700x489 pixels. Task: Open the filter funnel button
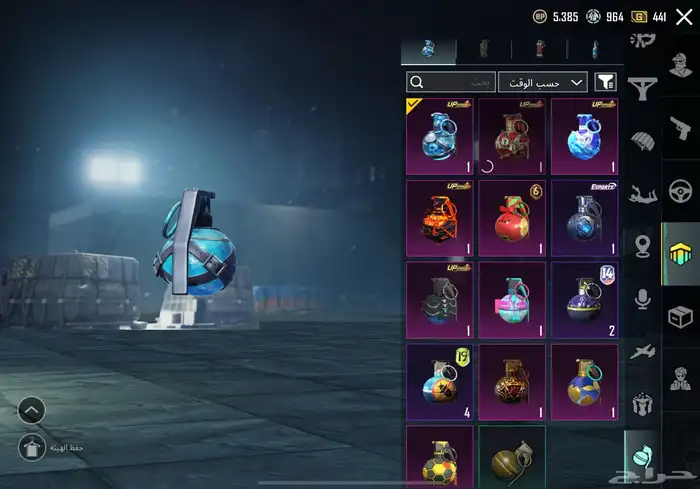coord(606,82)
